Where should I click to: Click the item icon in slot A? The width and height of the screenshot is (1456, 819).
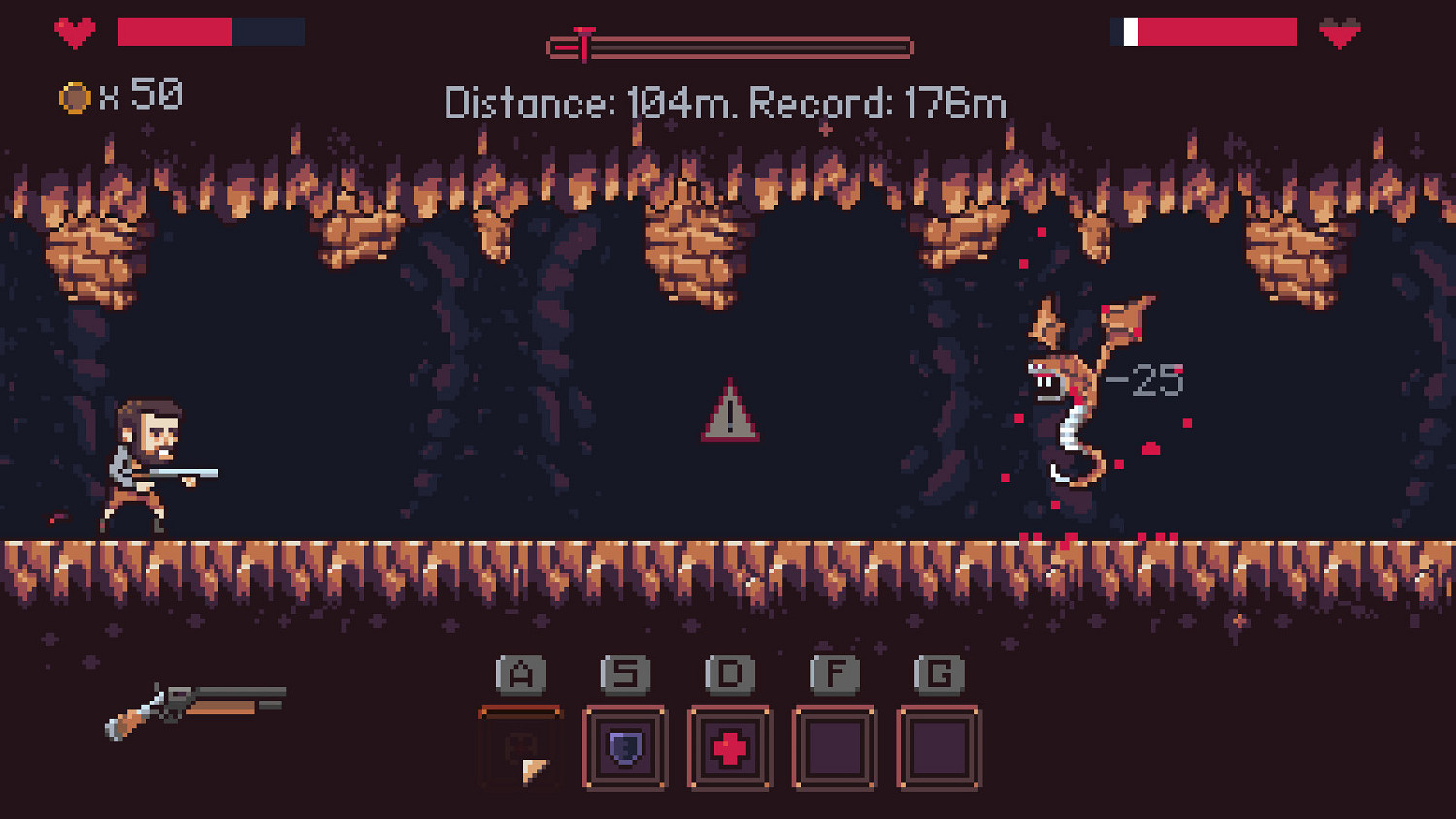[x=520, y=747]
